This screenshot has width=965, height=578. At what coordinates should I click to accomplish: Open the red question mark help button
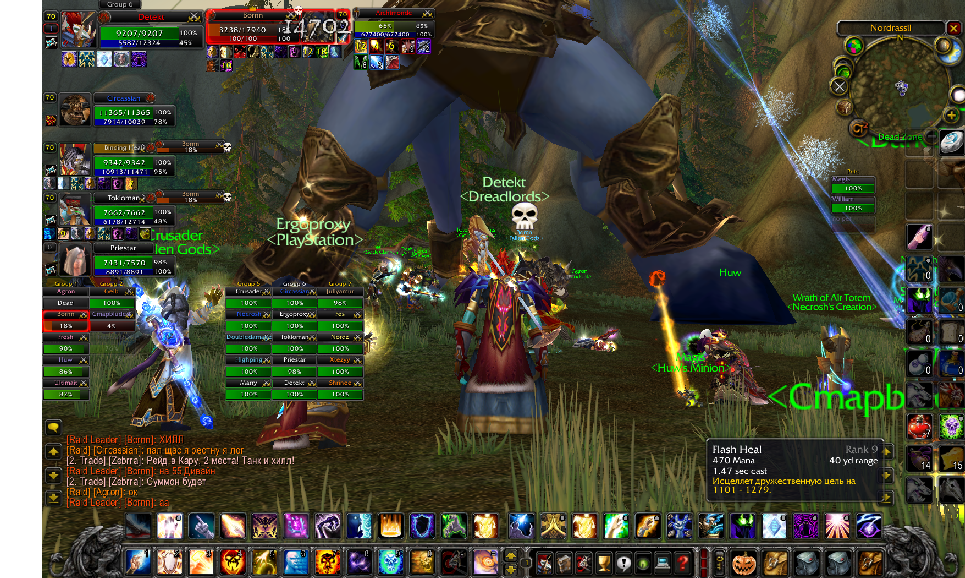pyautogui.click(x=683, y=562)
